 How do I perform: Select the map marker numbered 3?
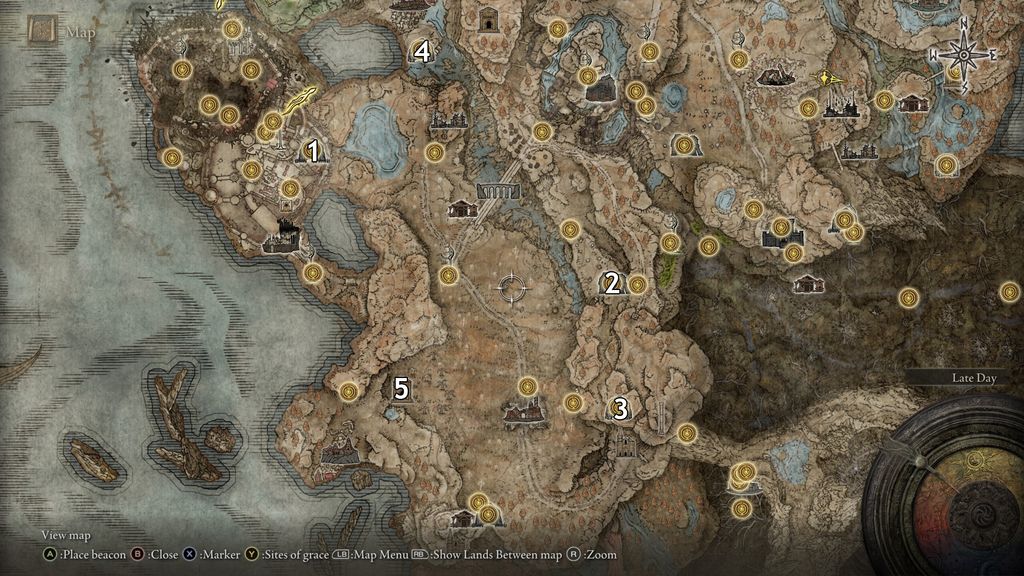pos(620,408)
